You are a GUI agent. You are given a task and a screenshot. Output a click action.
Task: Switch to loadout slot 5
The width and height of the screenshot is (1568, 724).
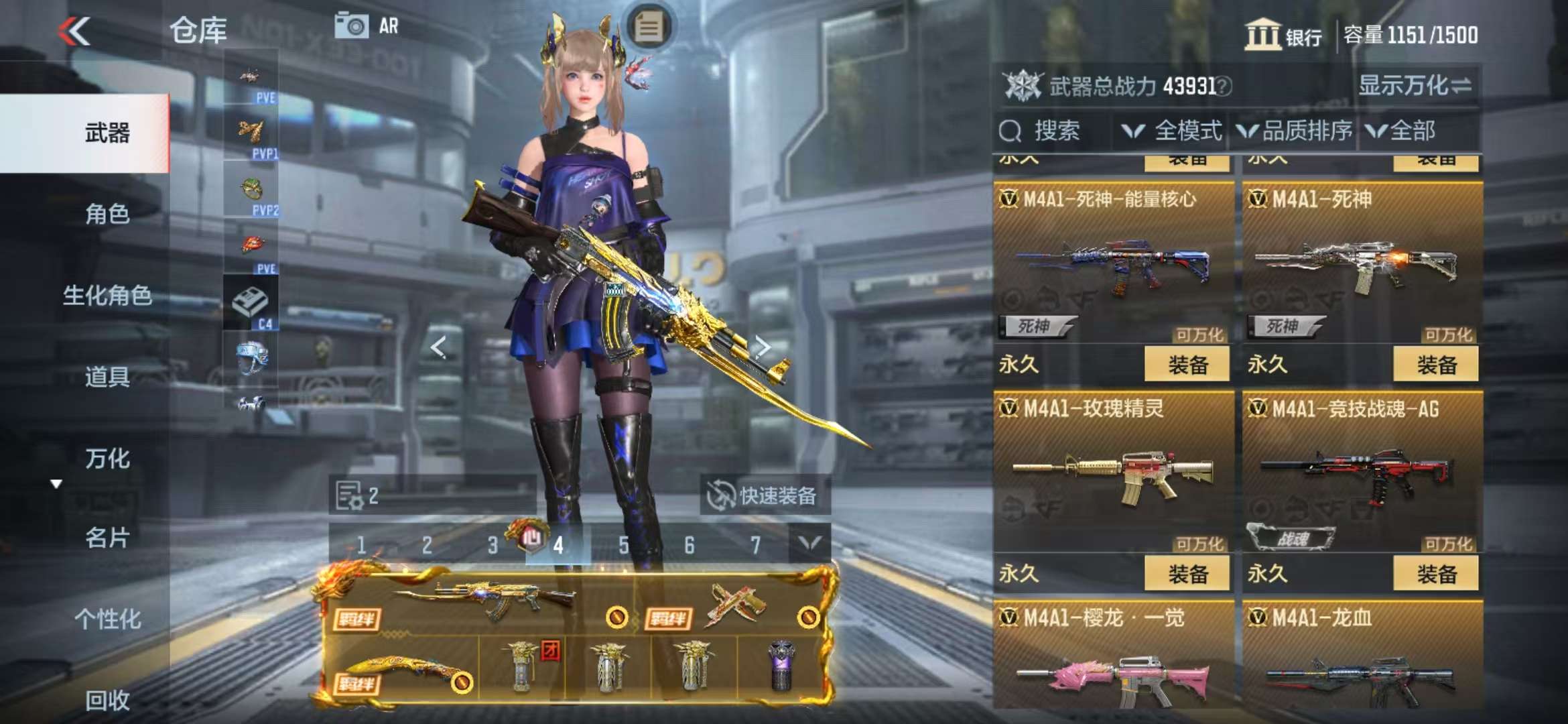click(624, 545)
